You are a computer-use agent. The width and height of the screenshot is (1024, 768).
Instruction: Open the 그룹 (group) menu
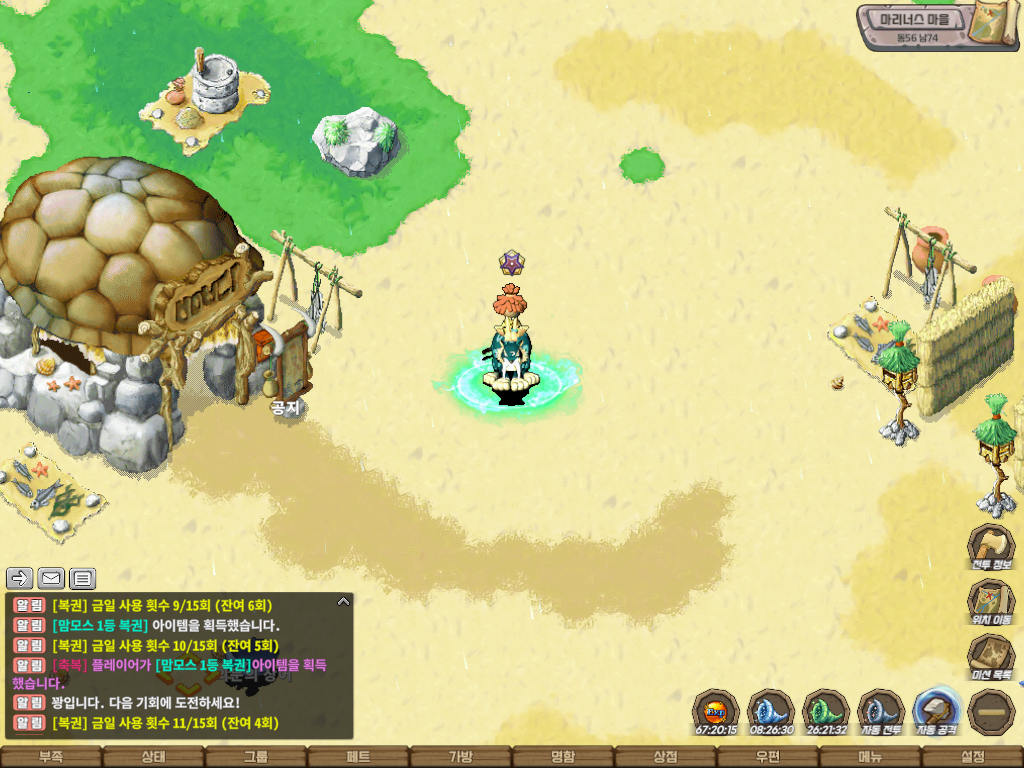[256, 757]
